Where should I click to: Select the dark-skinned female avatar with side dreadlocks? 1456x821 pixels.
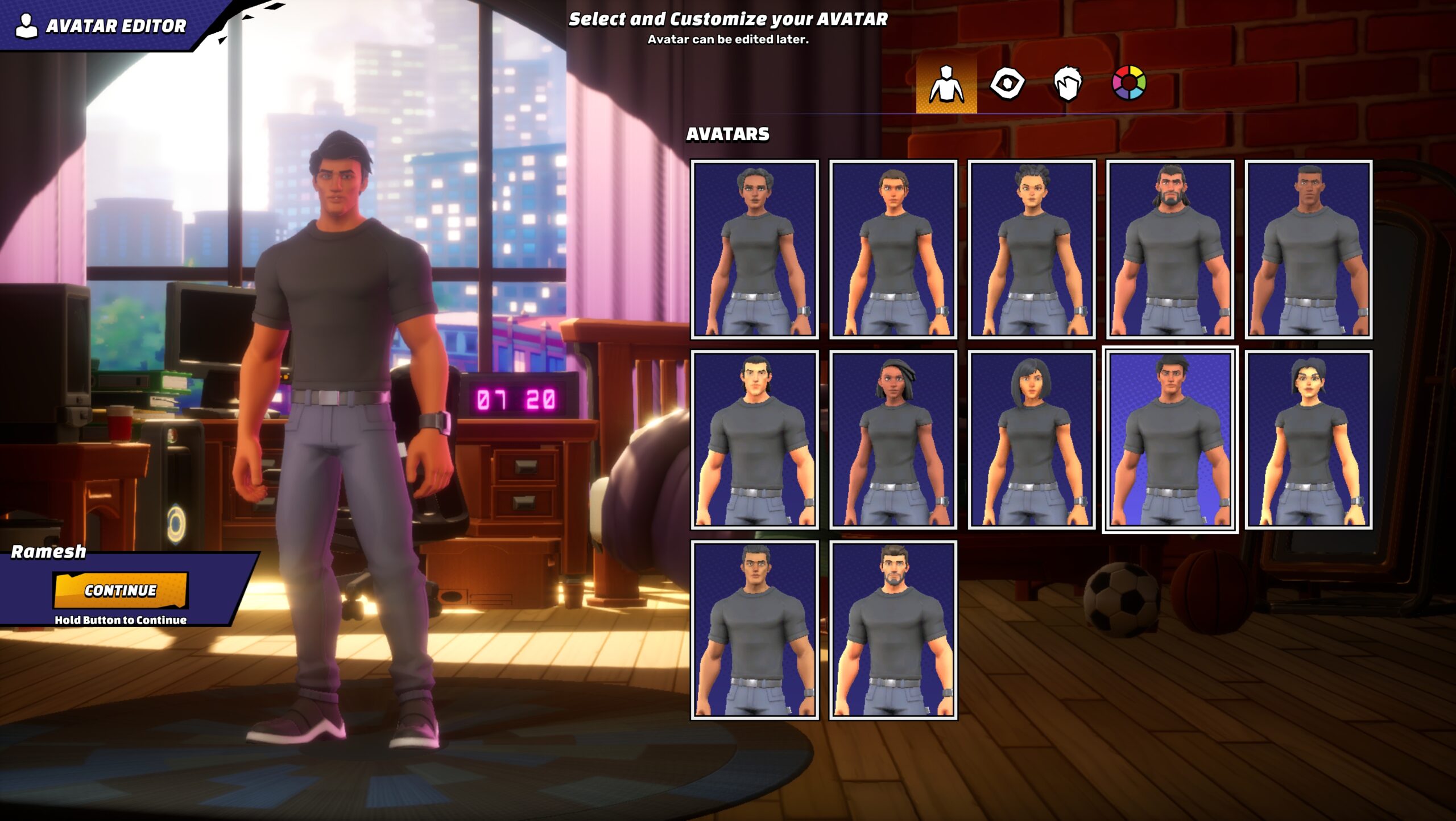(x=893, y=439)
